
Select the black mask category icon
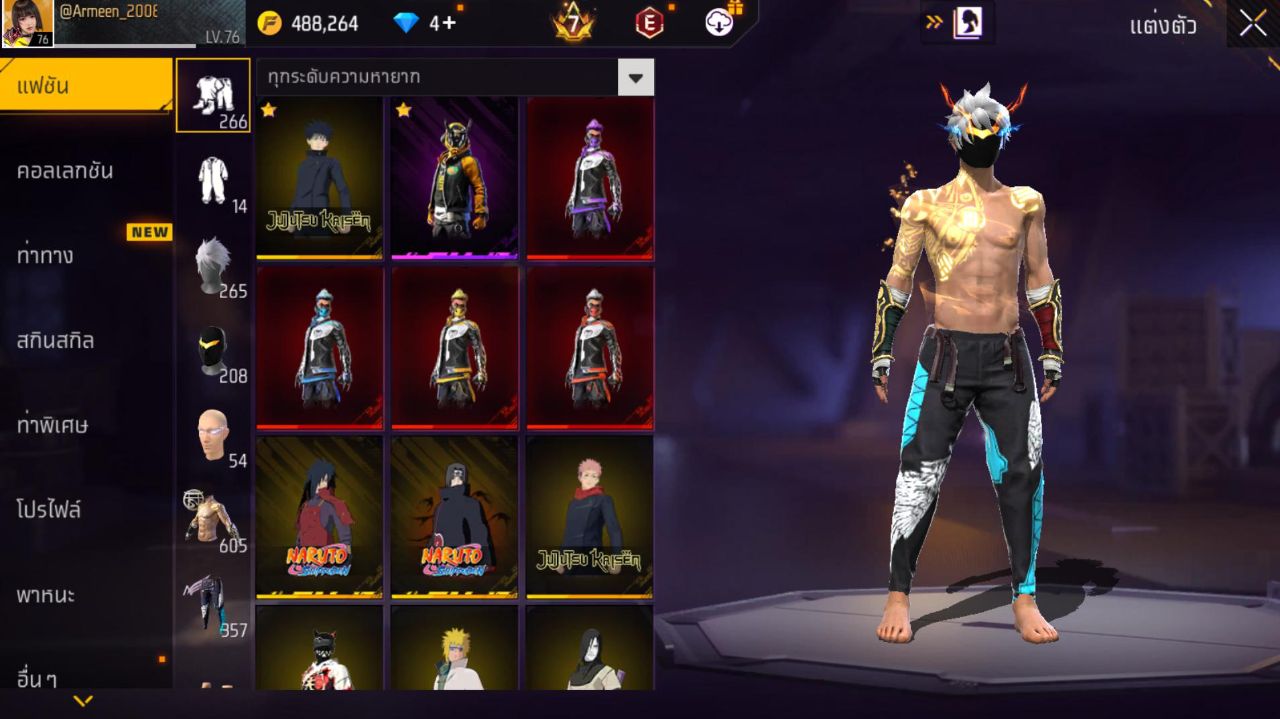pos(213,350)
